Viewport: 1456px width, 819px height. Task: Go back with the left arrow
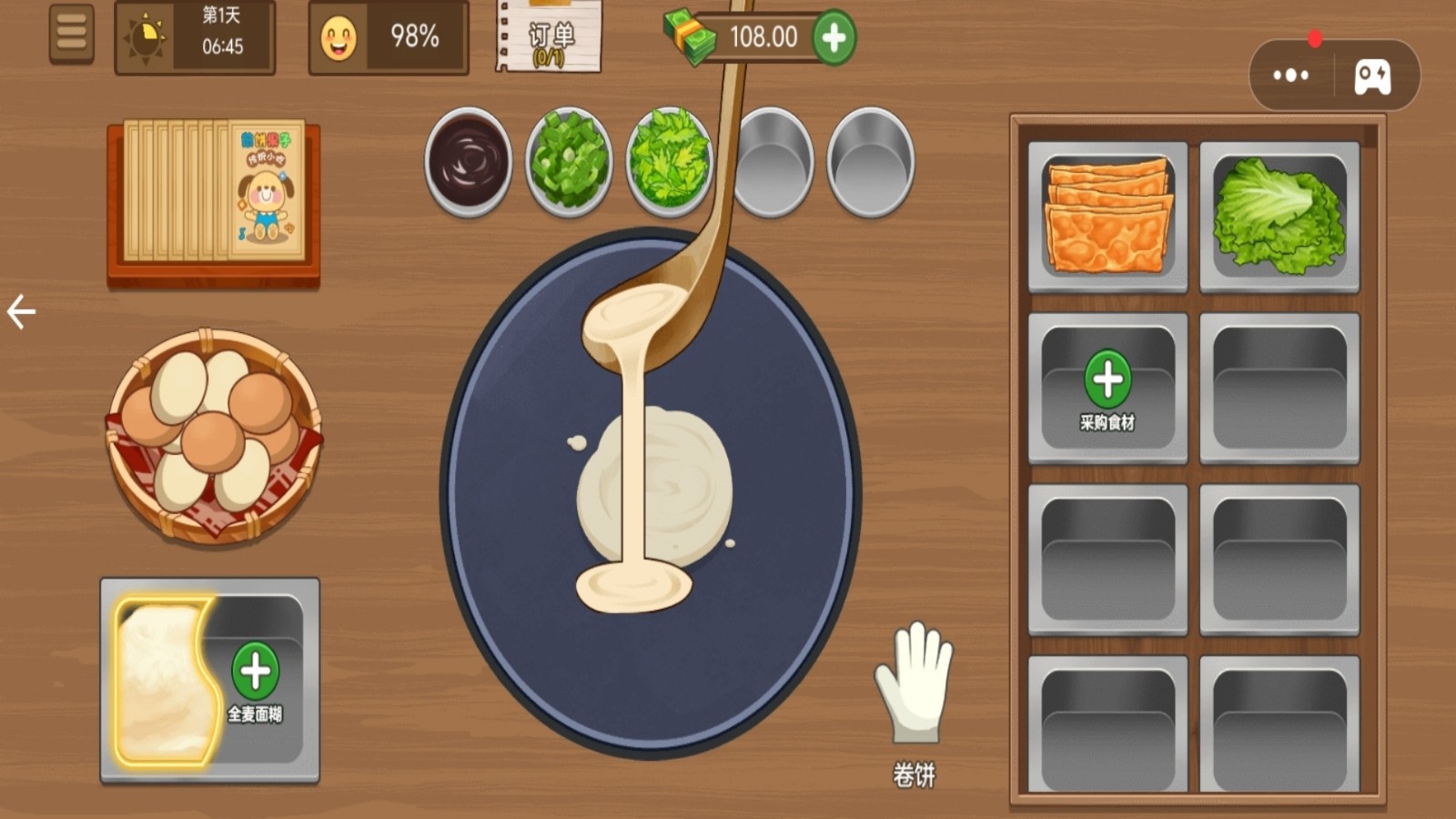[x=21, y=312]
